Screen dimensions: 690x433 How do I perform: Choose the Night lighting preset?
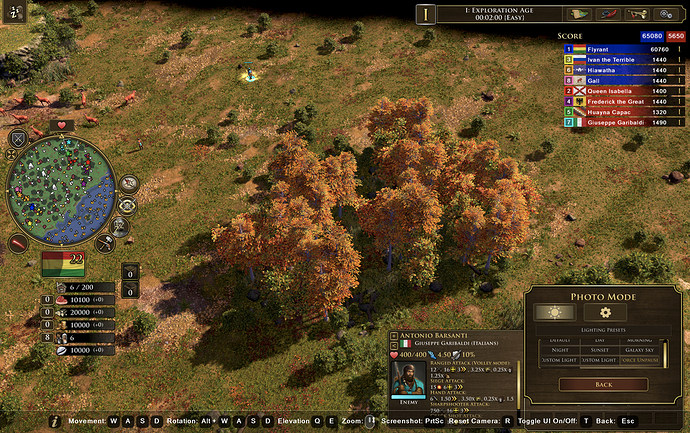[559, 350]
